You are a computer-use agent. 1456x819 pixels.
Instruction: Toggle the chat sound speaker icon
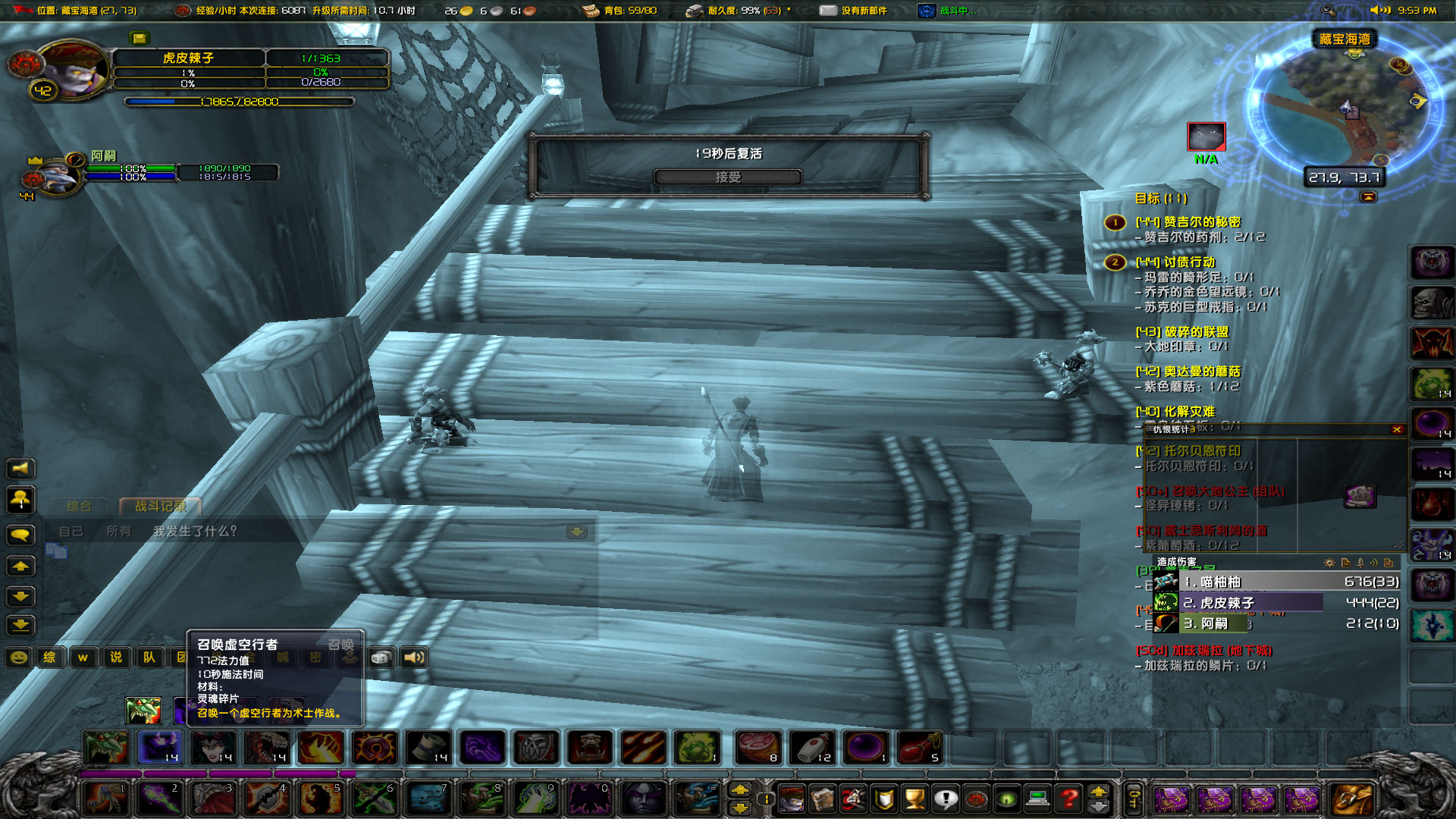coord(414,658)
